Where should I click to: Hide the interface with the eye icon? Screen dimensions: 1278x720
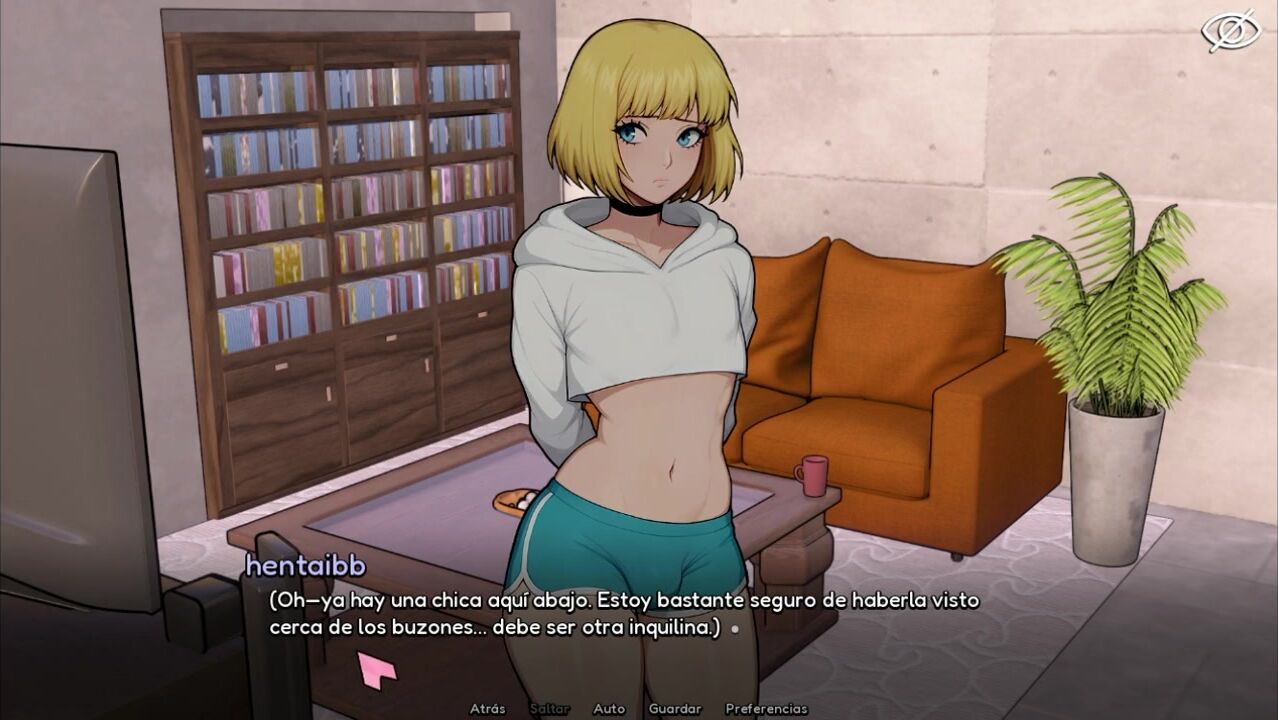pos(1230,31)
